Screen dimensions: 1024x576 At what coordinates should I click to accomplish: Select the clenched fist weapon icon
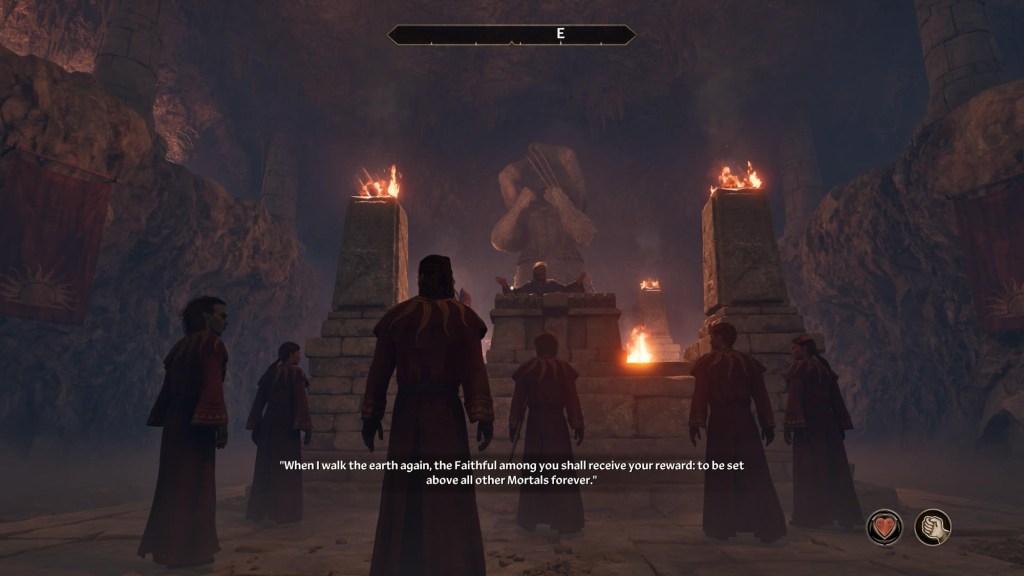[933, 527]
